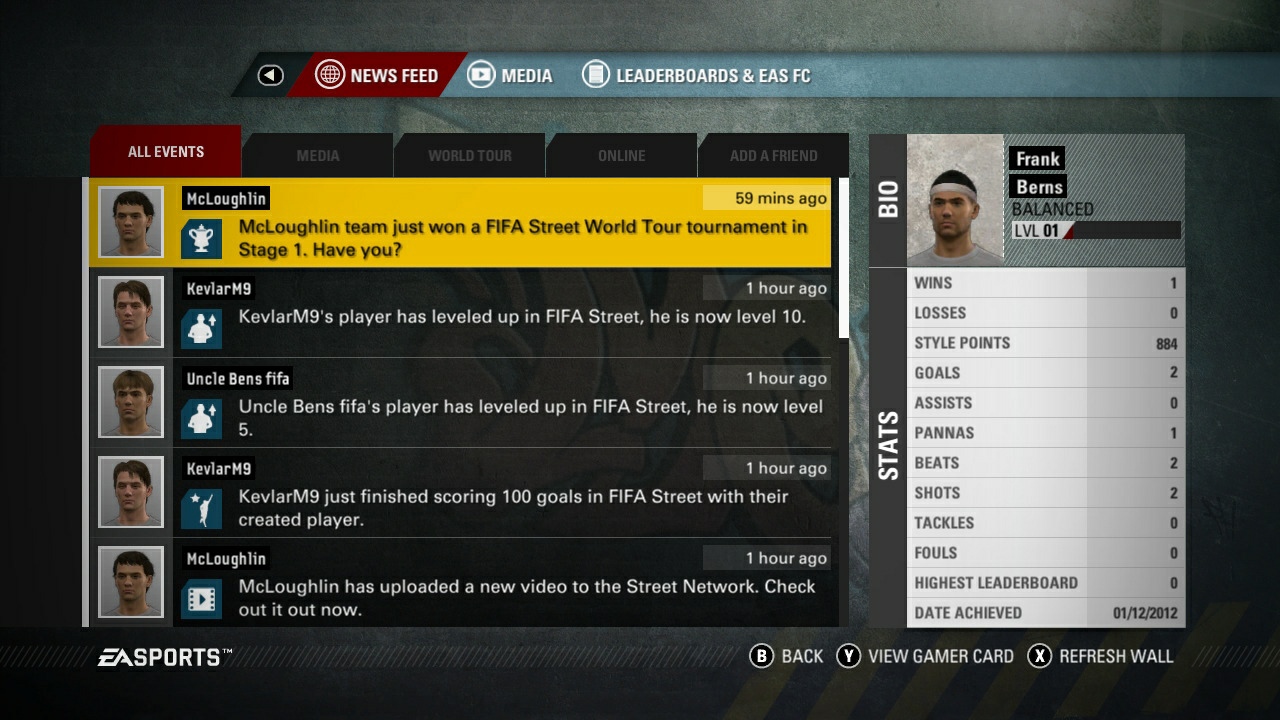This screenshot has width=1280, height=720.
Task: Open McLoughlin's avatar thumbnail on the highlighted post
Action: coord(130,221)
